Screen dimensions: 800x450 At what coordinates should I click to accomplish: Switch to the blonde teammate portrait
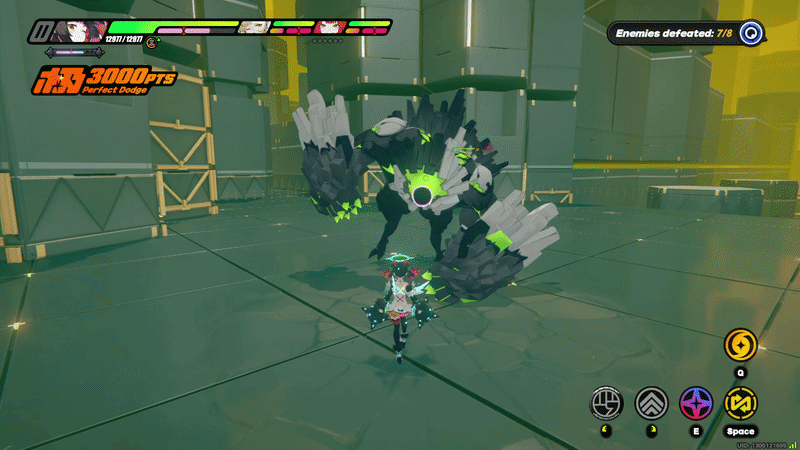(x=254, y=28)
